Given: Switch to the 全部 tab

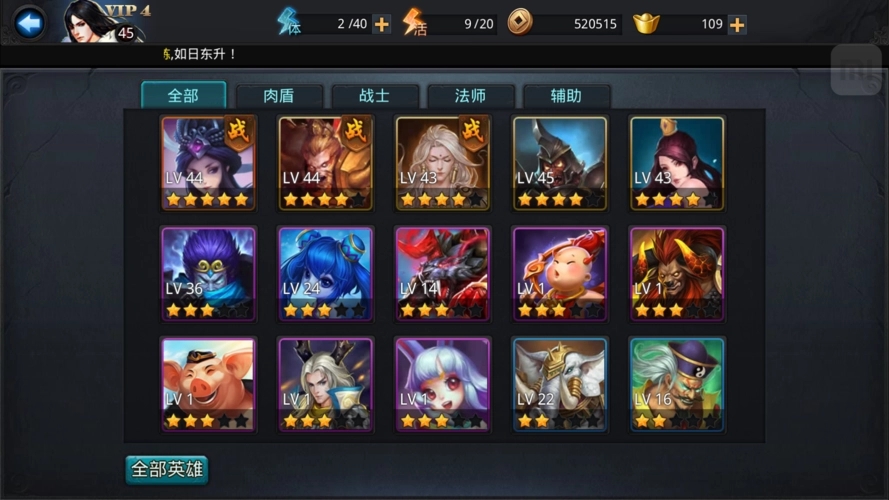Looking at the screenshot, I should point(183,96).
